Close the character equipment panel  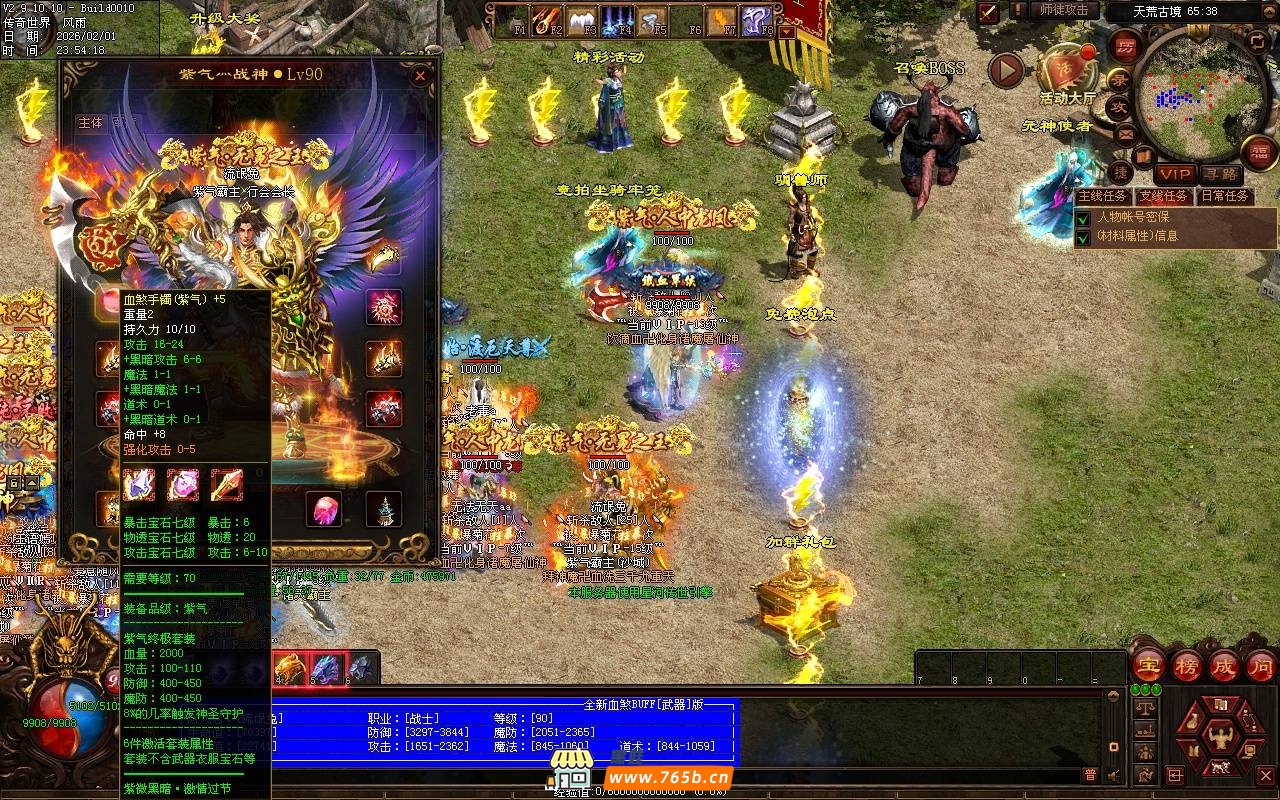421,75
